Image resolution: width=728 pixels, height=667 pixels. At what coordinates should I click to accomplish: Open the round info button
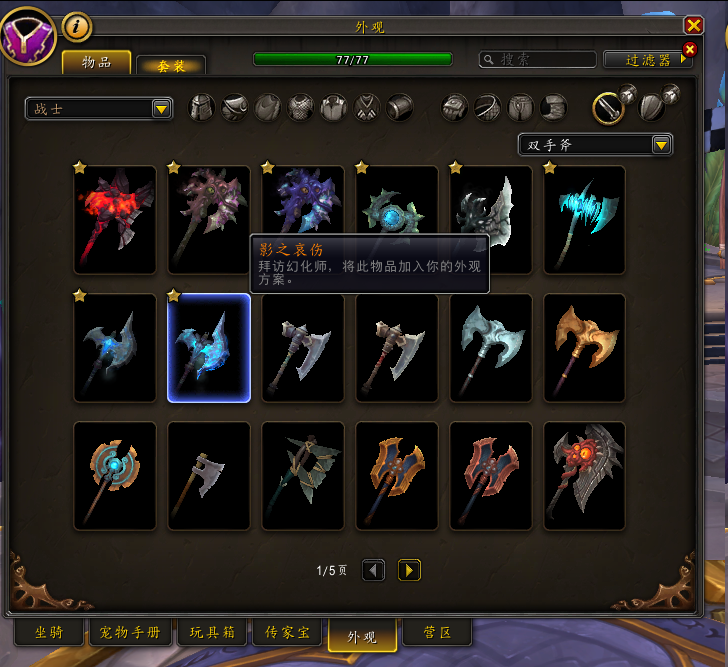click(77, 27)
